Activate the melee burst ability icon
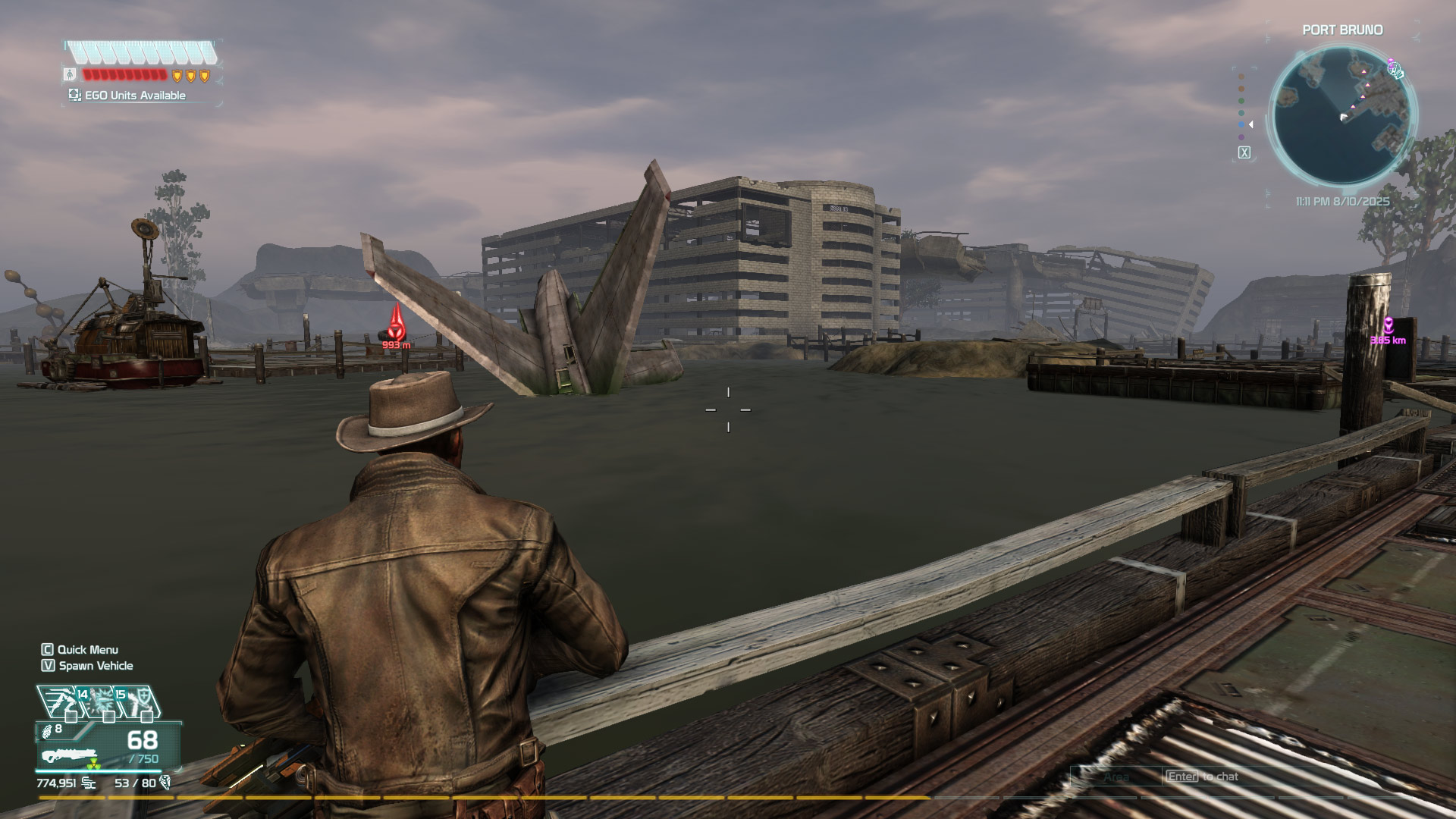1456x819 pixels. point(100,701)
